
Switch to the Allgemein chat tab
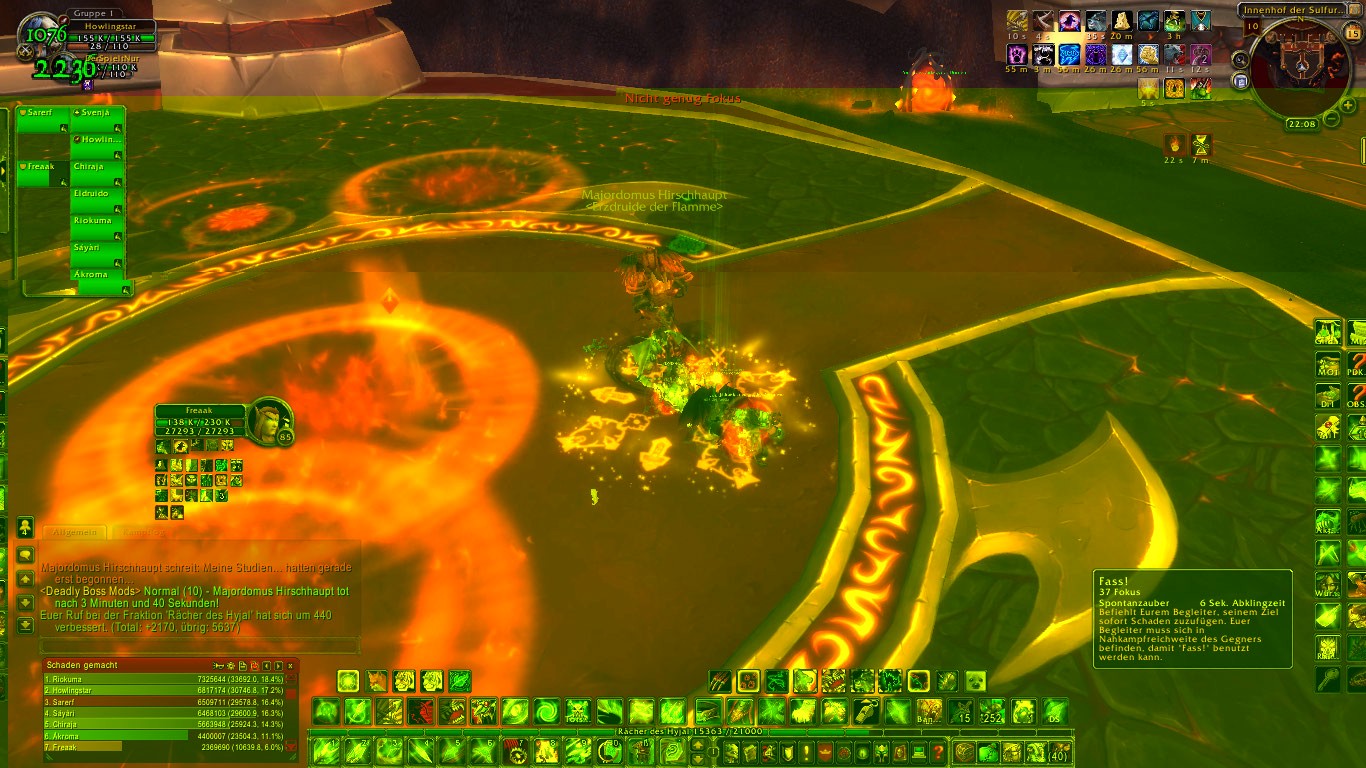[75, 532]
